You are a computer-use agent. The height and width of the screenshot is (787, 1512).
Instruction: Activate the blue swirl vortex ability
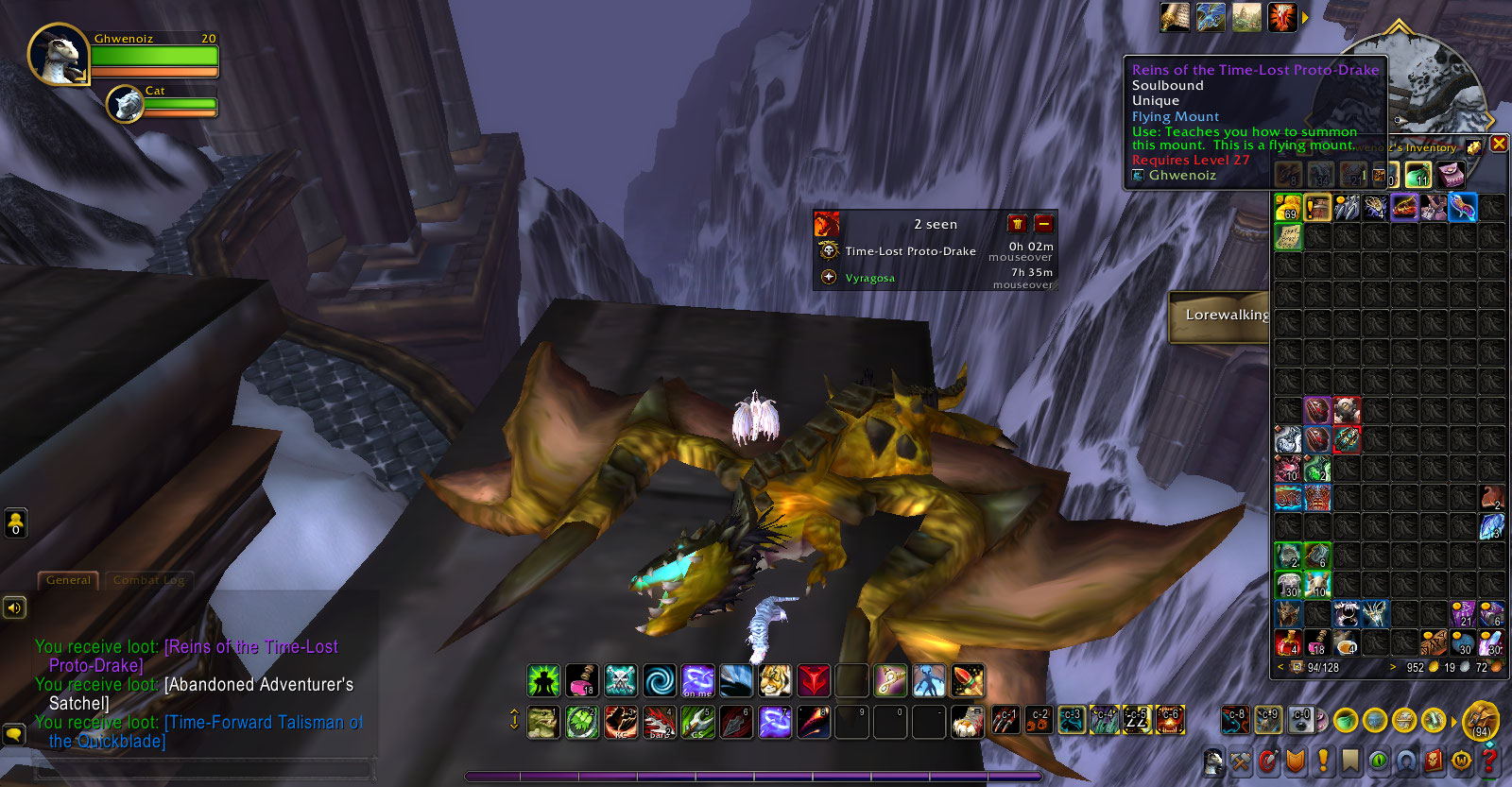click(x=660, y=680)
